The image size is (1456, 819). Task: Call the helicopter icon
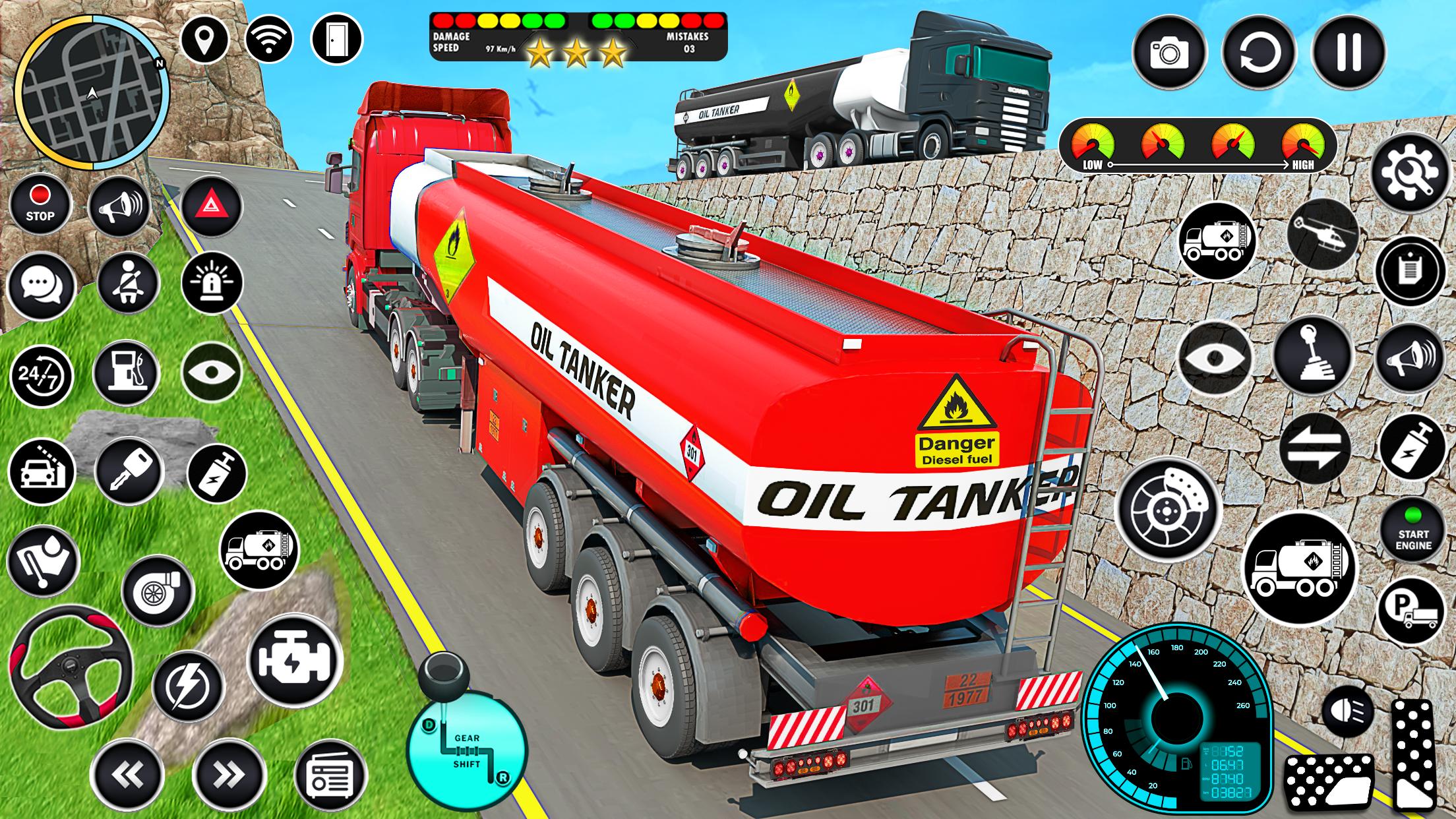(1322, 234)
